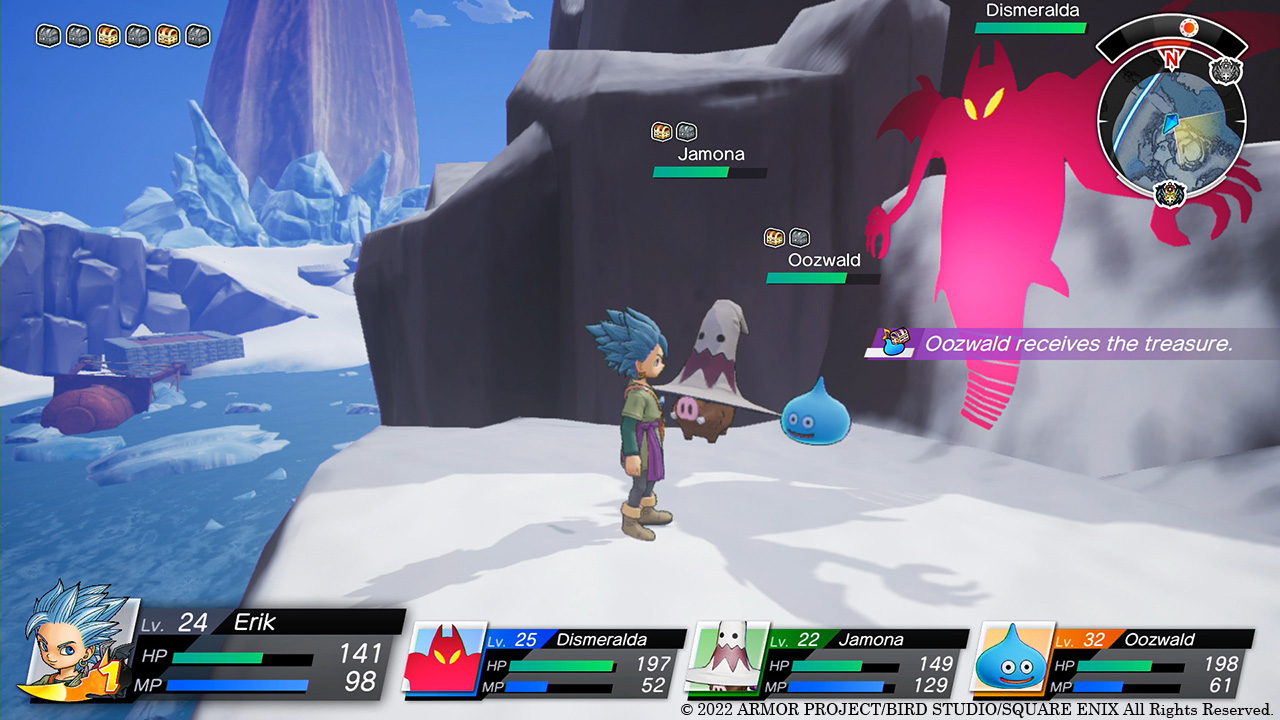Click Jamona's white hat portrait
The image size is (1280, 720).
click(727, 656)
